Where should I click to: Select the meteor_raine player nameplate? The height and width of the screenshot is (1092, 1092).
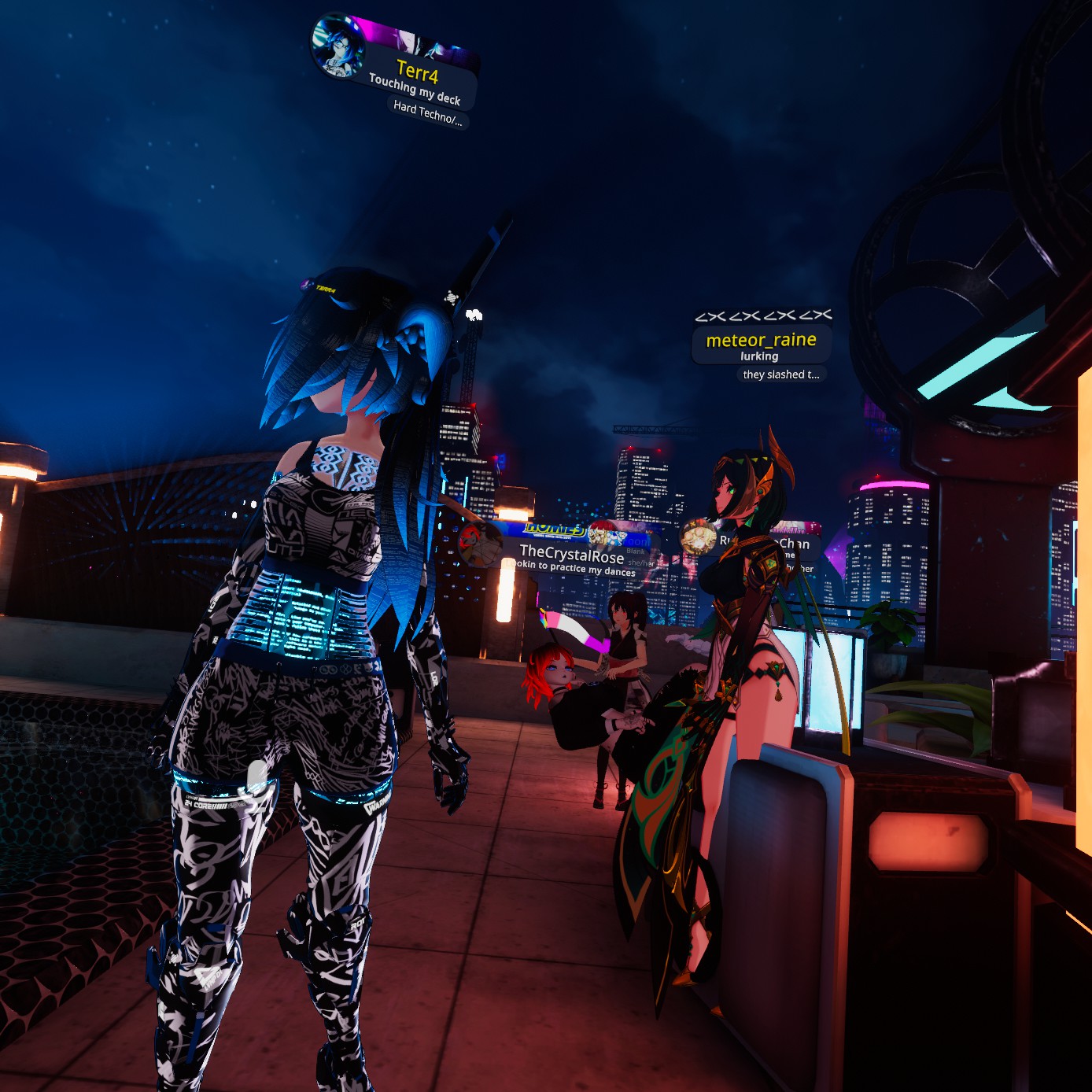tap(761, 341)
